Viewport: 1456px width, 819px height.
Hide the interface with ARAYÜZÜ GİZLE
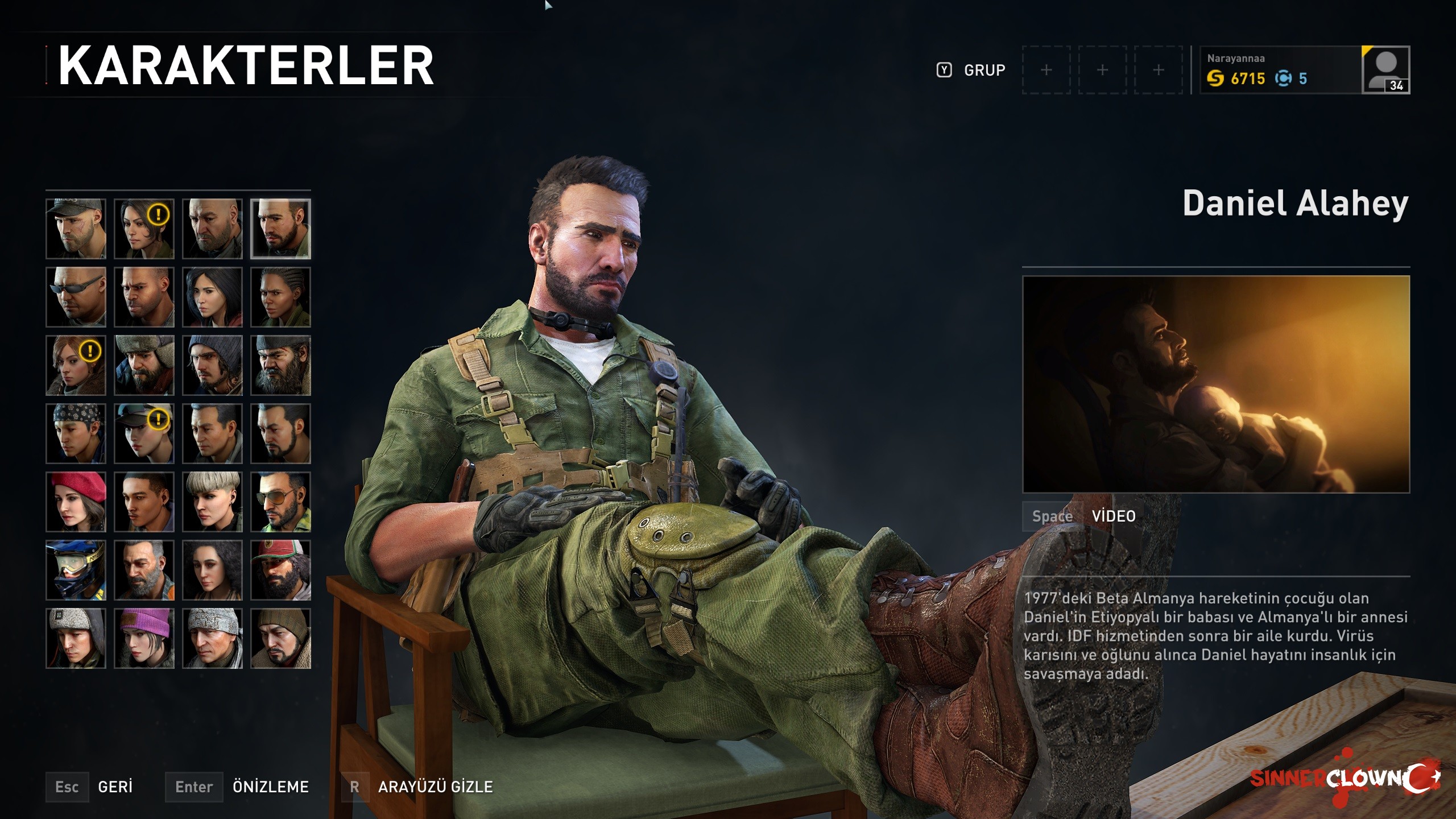[x=435, y=787]
